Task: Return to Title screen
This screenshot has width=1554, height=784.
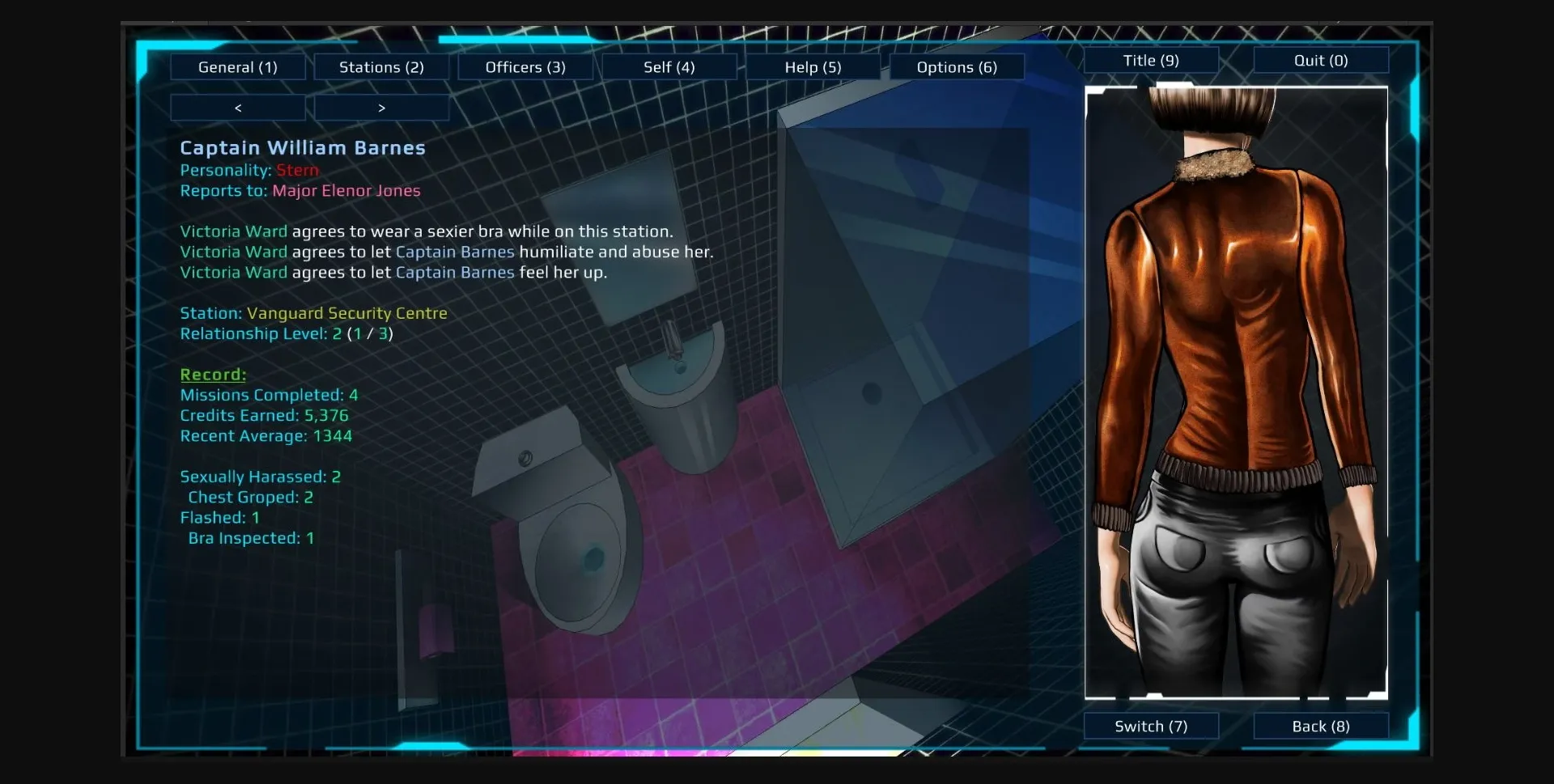Action: pyautogui.click(x=1149, y=60)
